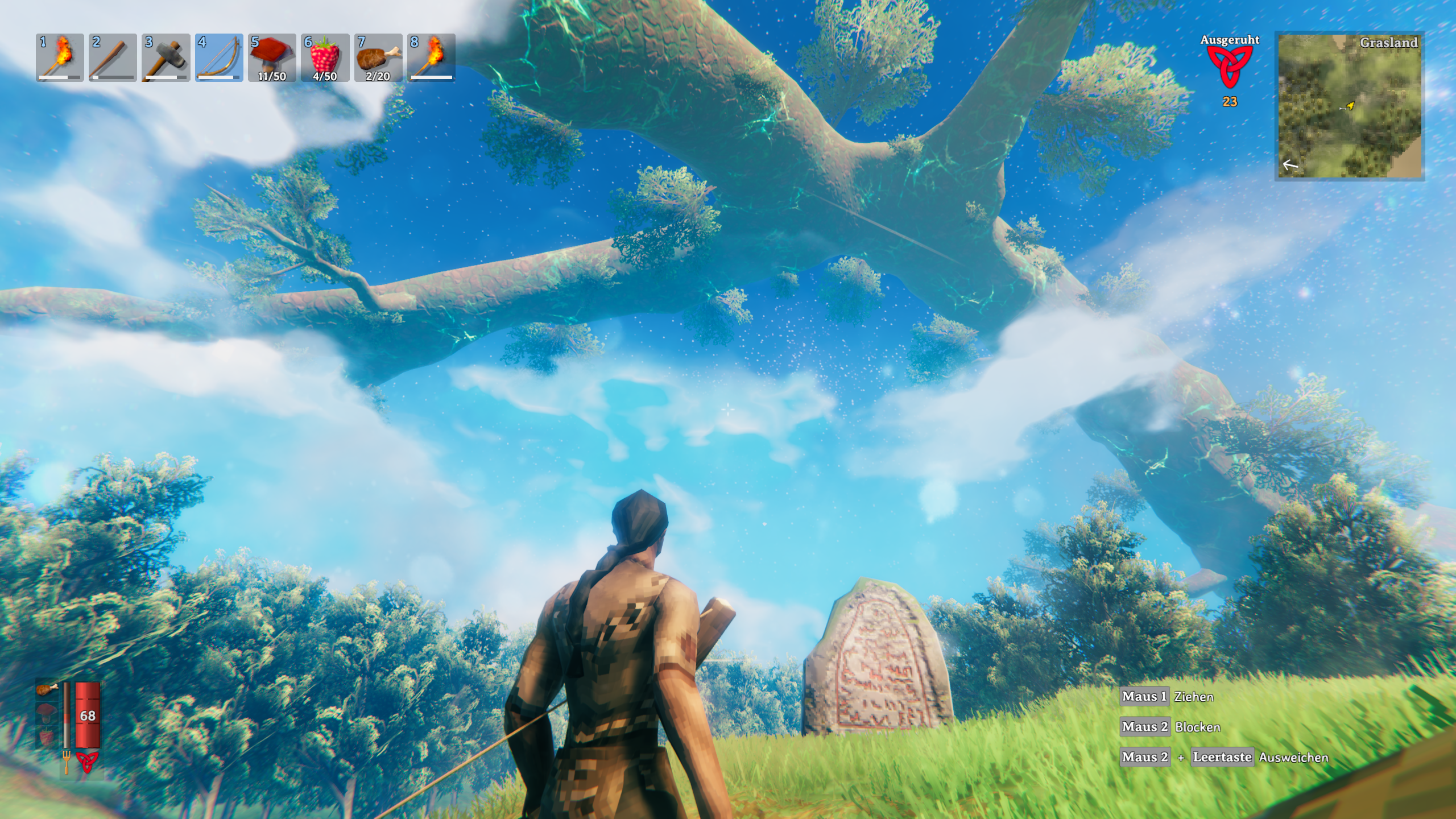Pick the torch in hotbar slot 8
The width and height of the screenshot is (1456, 819).
pos(431,57)
